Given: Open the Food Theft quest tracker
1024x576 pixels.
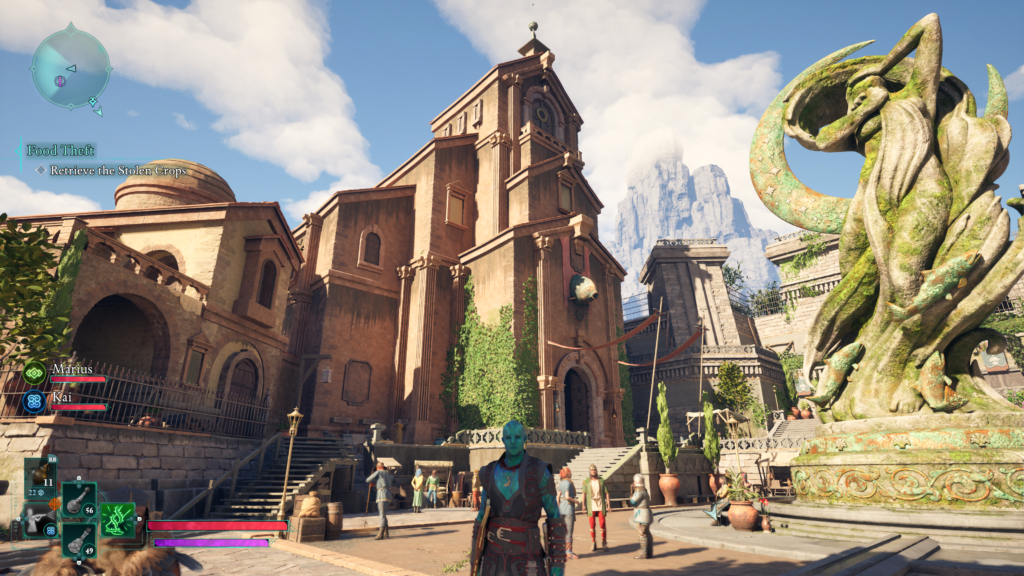Looking at the screenshot, I should [x=61, y=150].
